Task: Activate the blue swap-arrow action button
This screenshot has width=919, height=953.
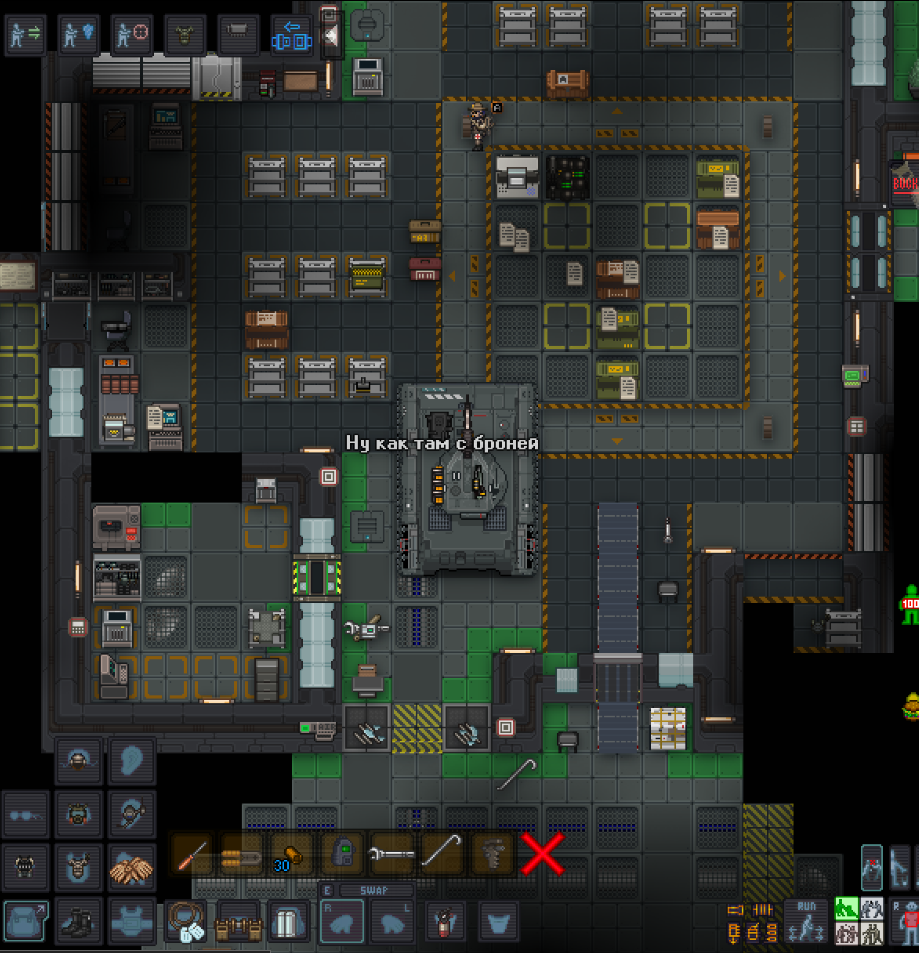Action: [x=292, y=34]
